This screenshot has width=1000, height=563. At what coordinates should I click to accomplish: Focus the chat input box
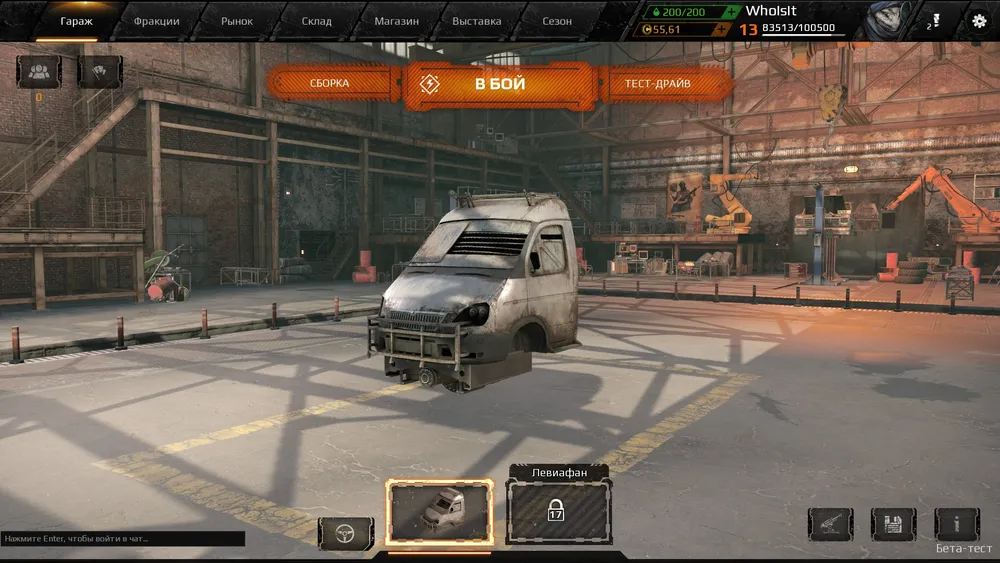coord(122,539)
